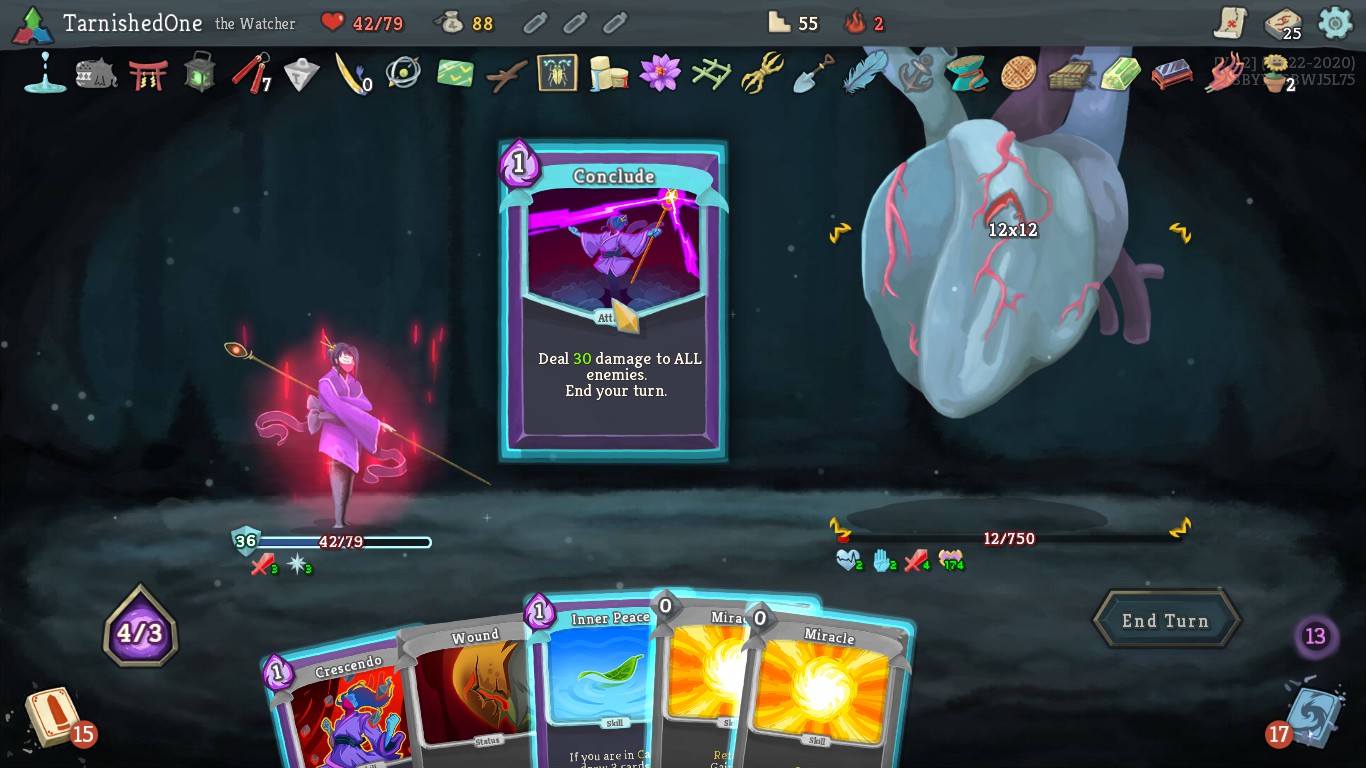This screenshot has width=1366, height=768.
Task: Inspect the Heart's Invincible buff showing 174
Action: 950,561
